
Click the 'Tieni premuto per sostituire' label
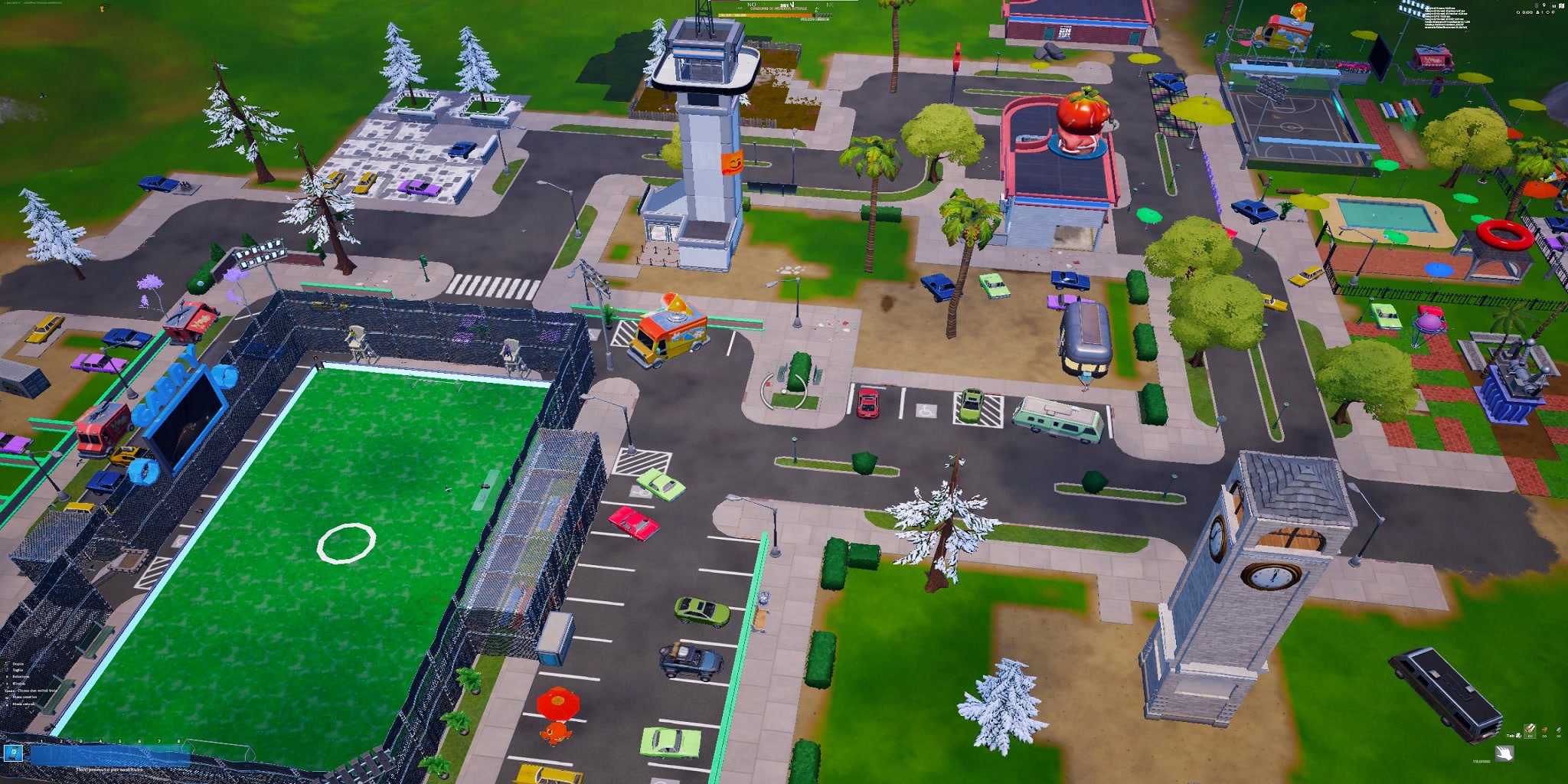point(110,770)
